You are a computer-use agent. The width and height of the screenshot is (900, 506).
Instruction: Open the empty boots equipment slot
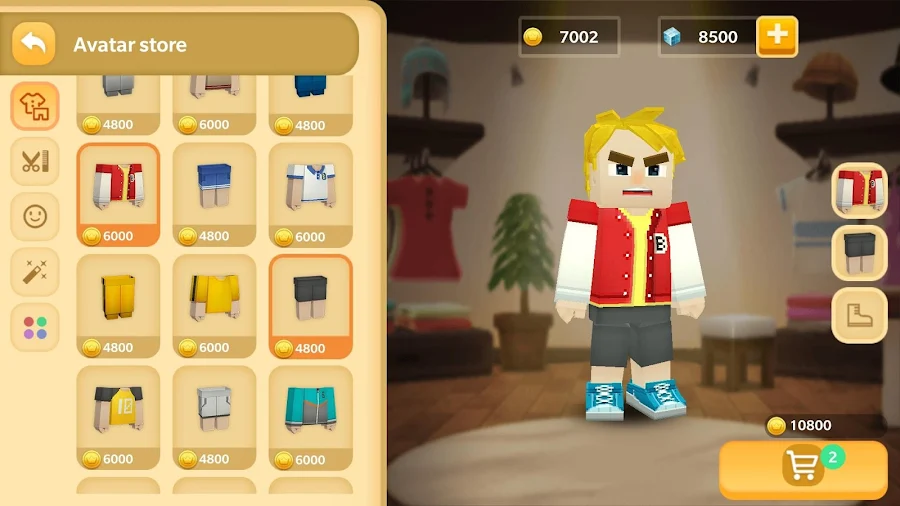[x=859, y=315]
